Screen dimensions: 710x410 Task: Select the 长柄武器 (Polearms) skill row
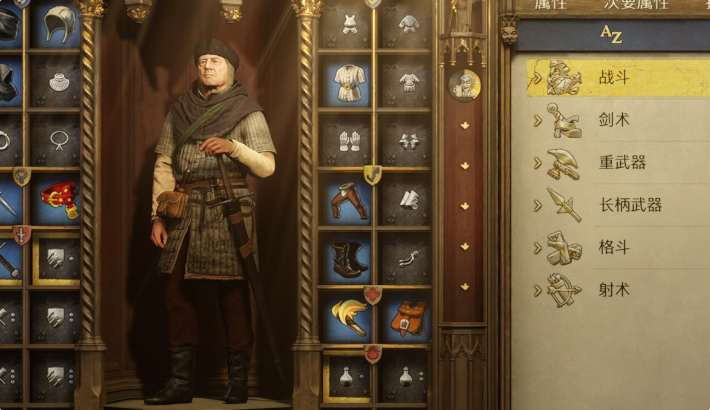point(610,204)
